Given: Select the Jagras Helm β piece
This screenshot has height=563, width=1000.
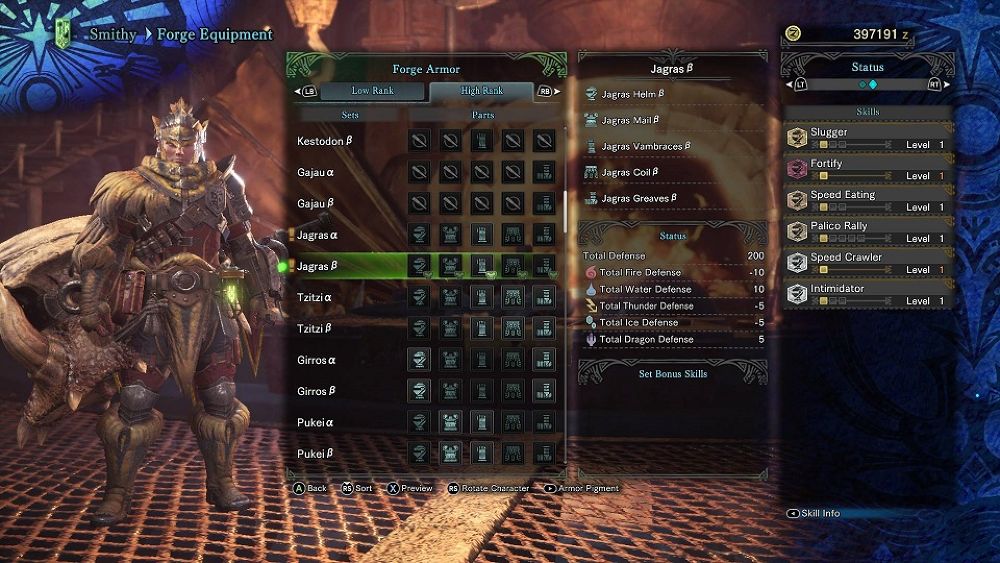Looking at the screenshot, I should point(633,95).
